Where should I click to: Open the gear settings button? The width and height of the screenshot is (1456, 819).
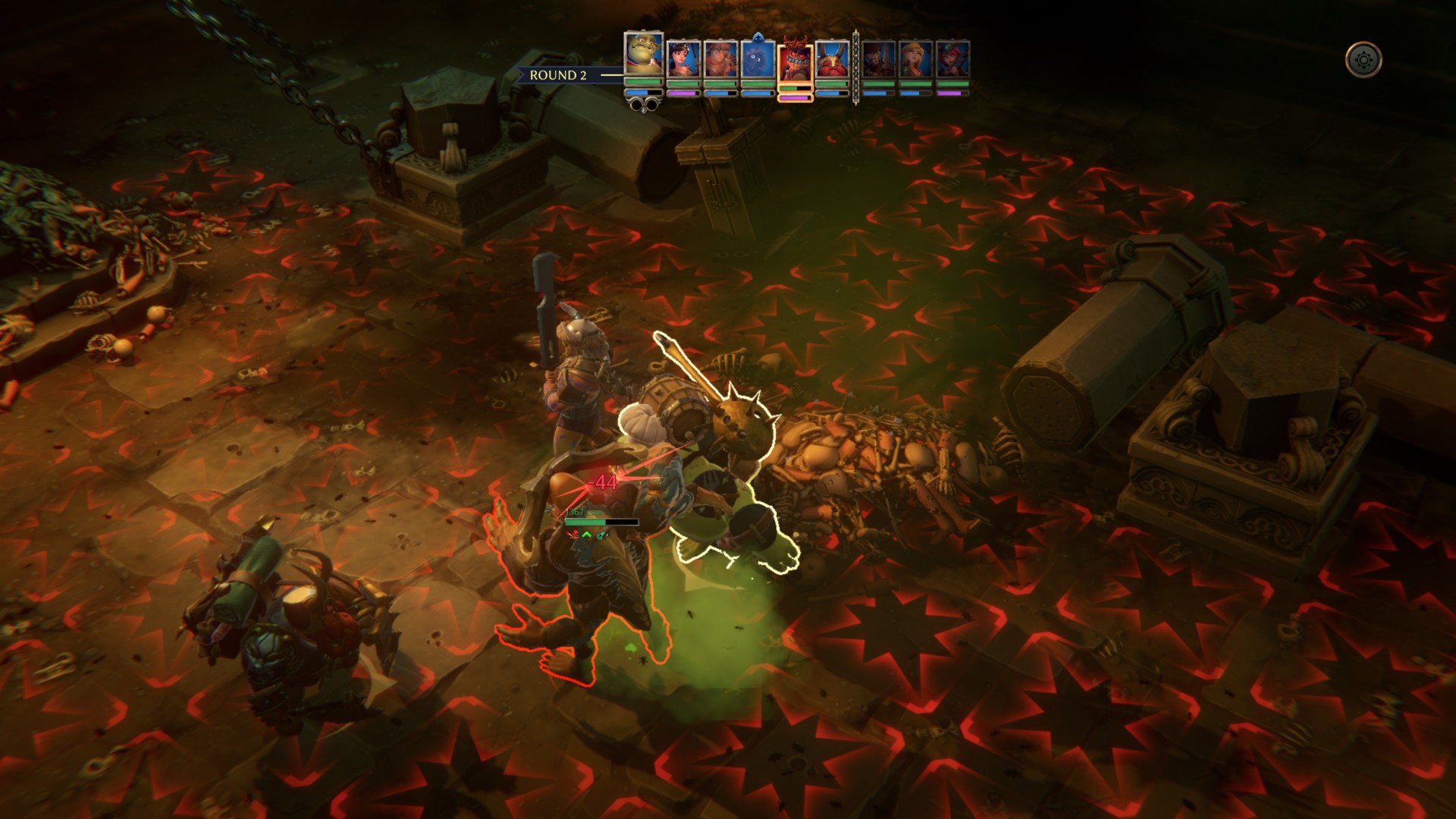1363,59
